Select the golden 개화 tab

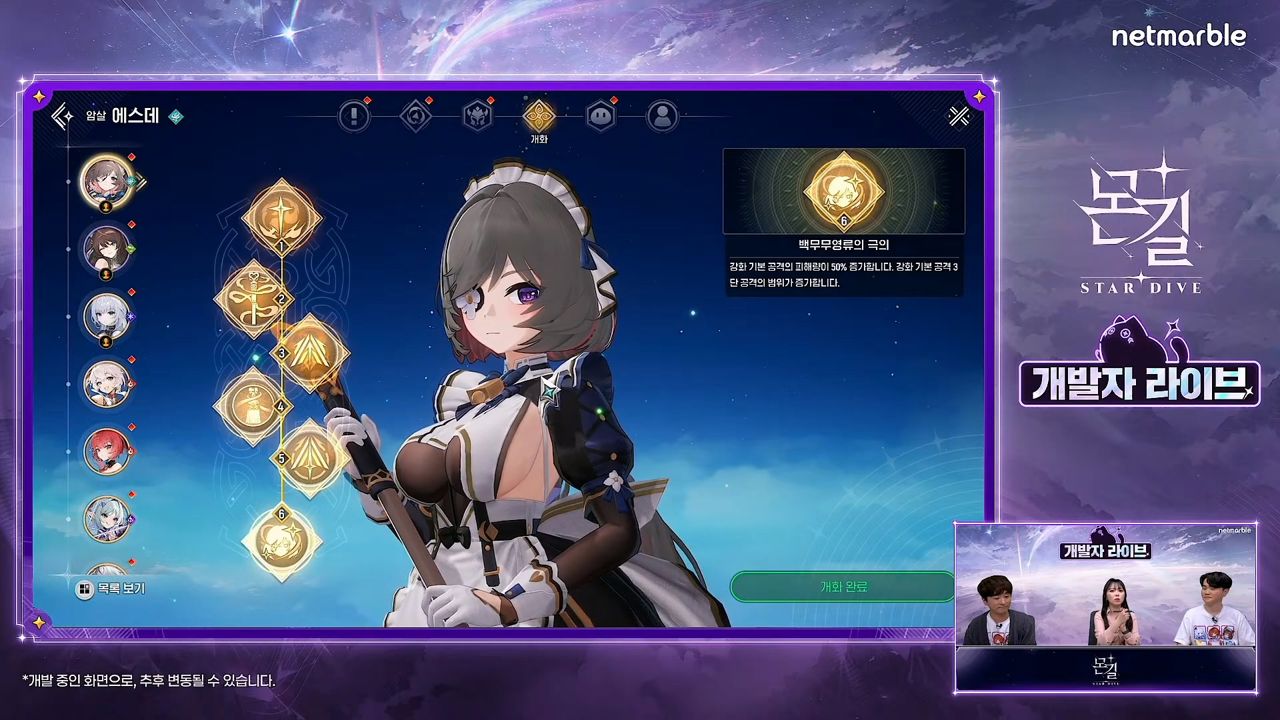click(x=539, y=116)
